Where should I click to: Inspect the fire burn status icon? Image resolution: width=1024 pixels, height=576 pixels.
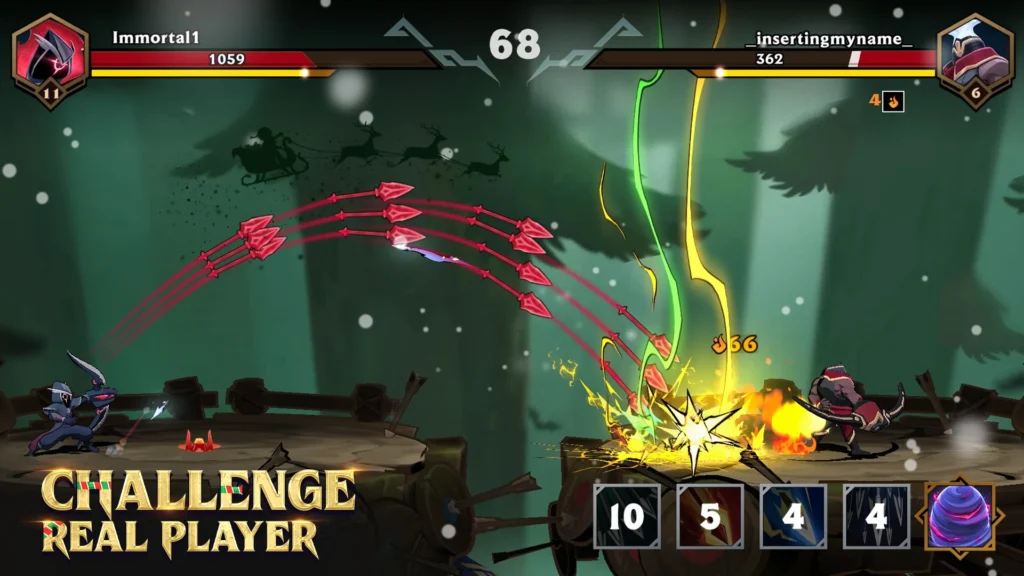[x=894, y=101]
